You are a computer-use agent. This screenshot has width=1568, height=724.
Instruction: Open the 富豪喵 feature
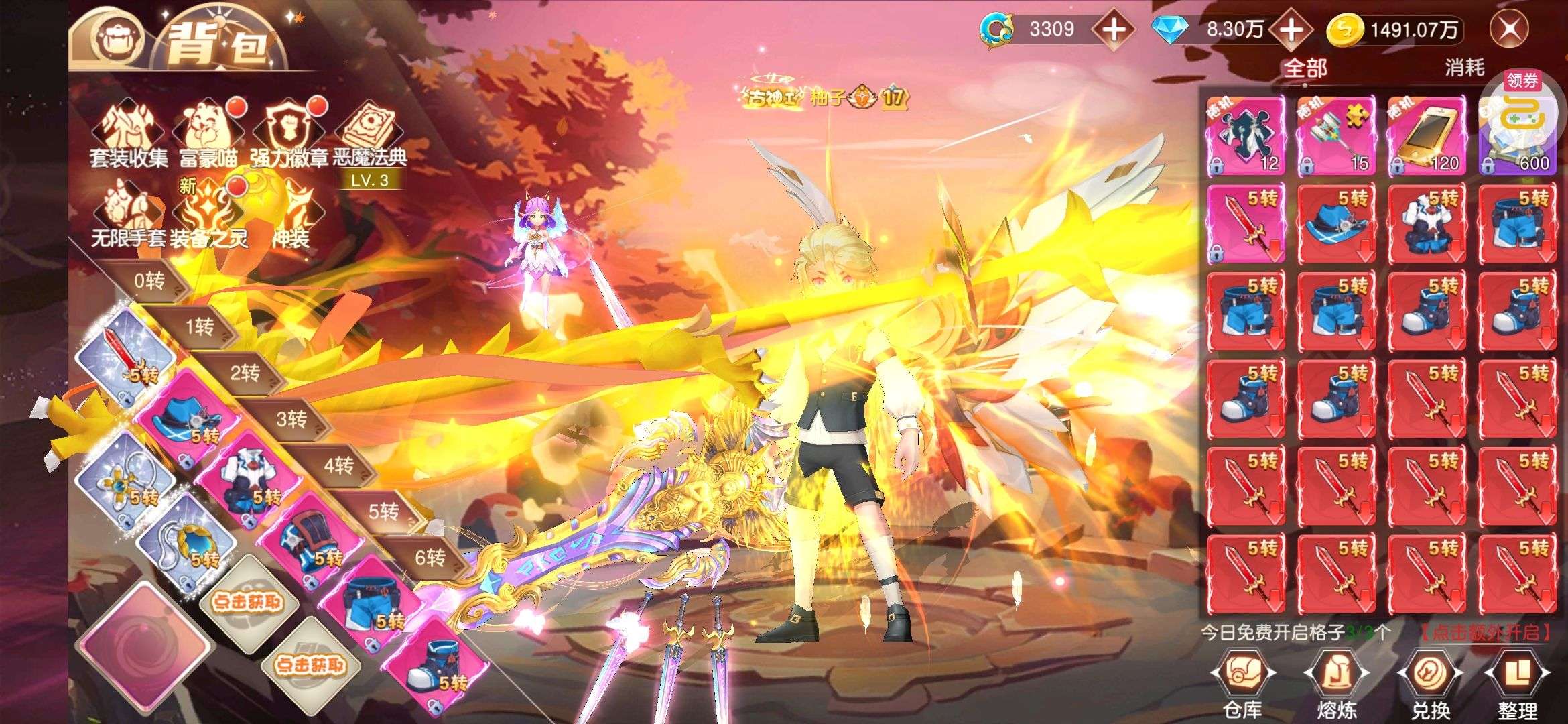(x=209, y=134)
